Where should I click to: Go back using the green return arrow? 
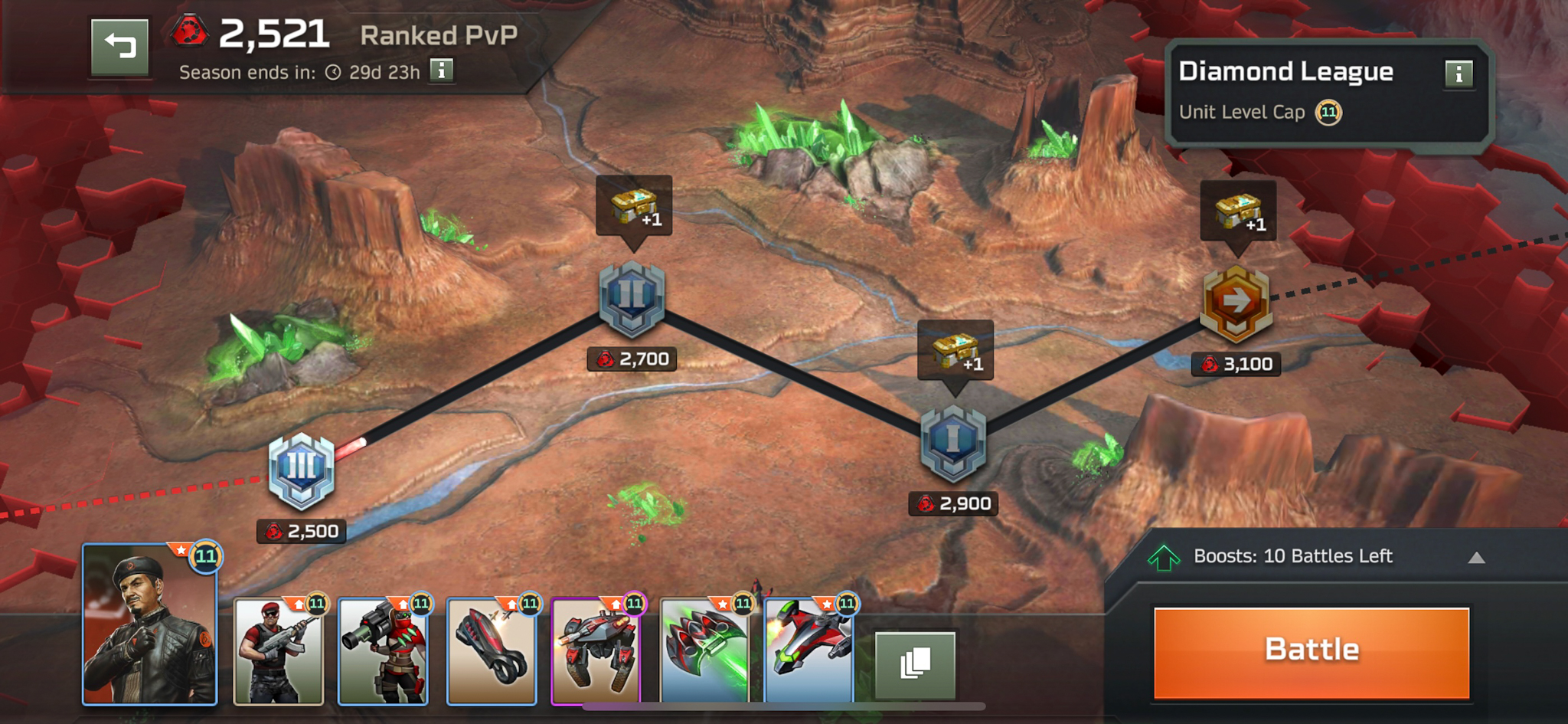[x=120, y=47]
